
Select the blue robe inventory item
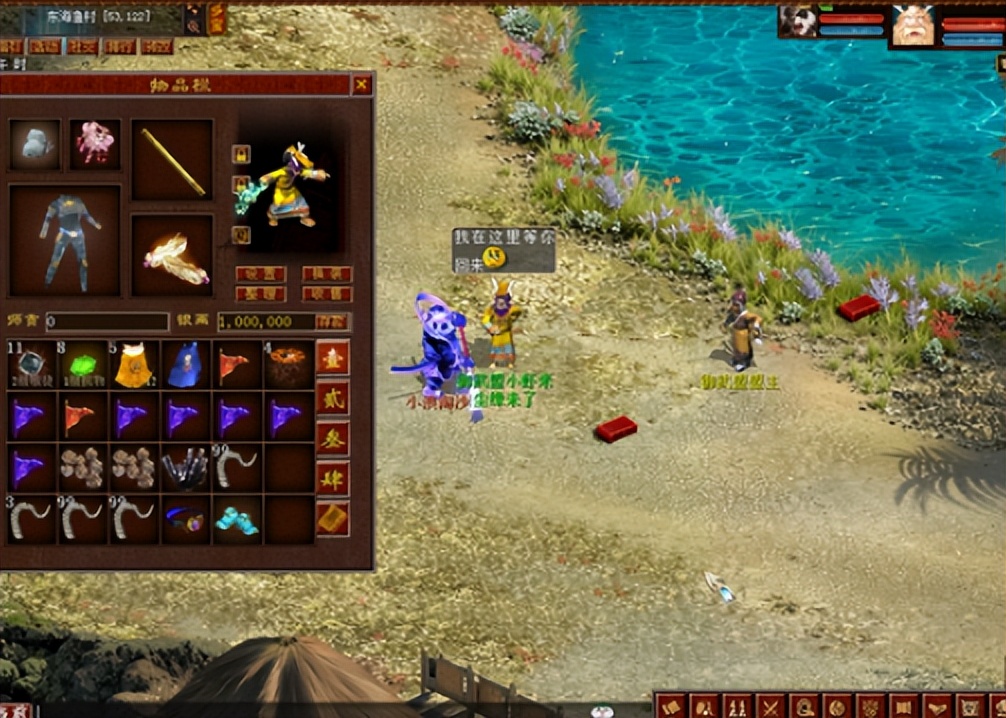click(185, 366)
